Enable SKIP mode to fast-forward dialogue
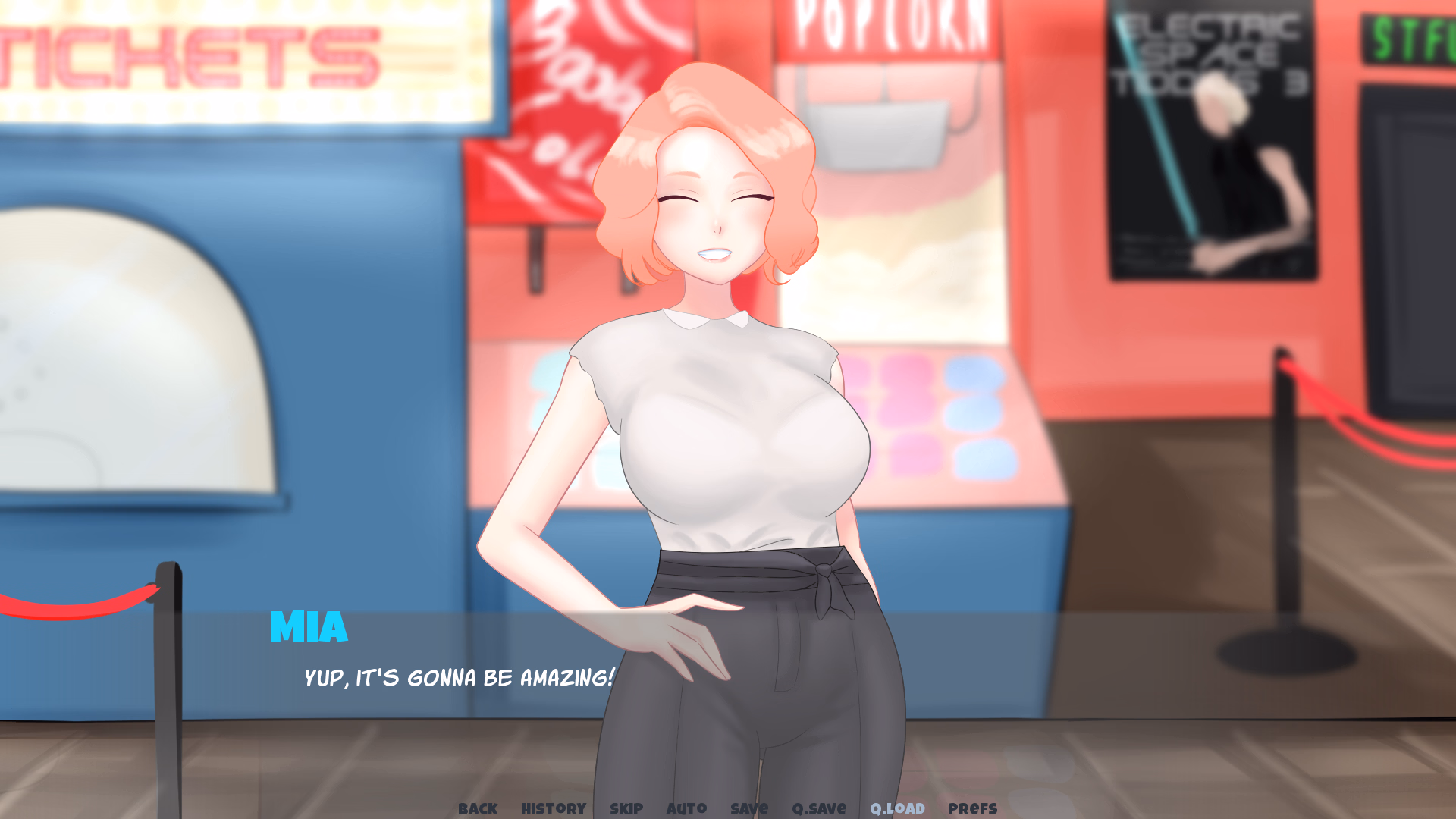Image resolution: width=1456 pixels, height=819 pixels. pyautogui.click(x=626, y=808)
